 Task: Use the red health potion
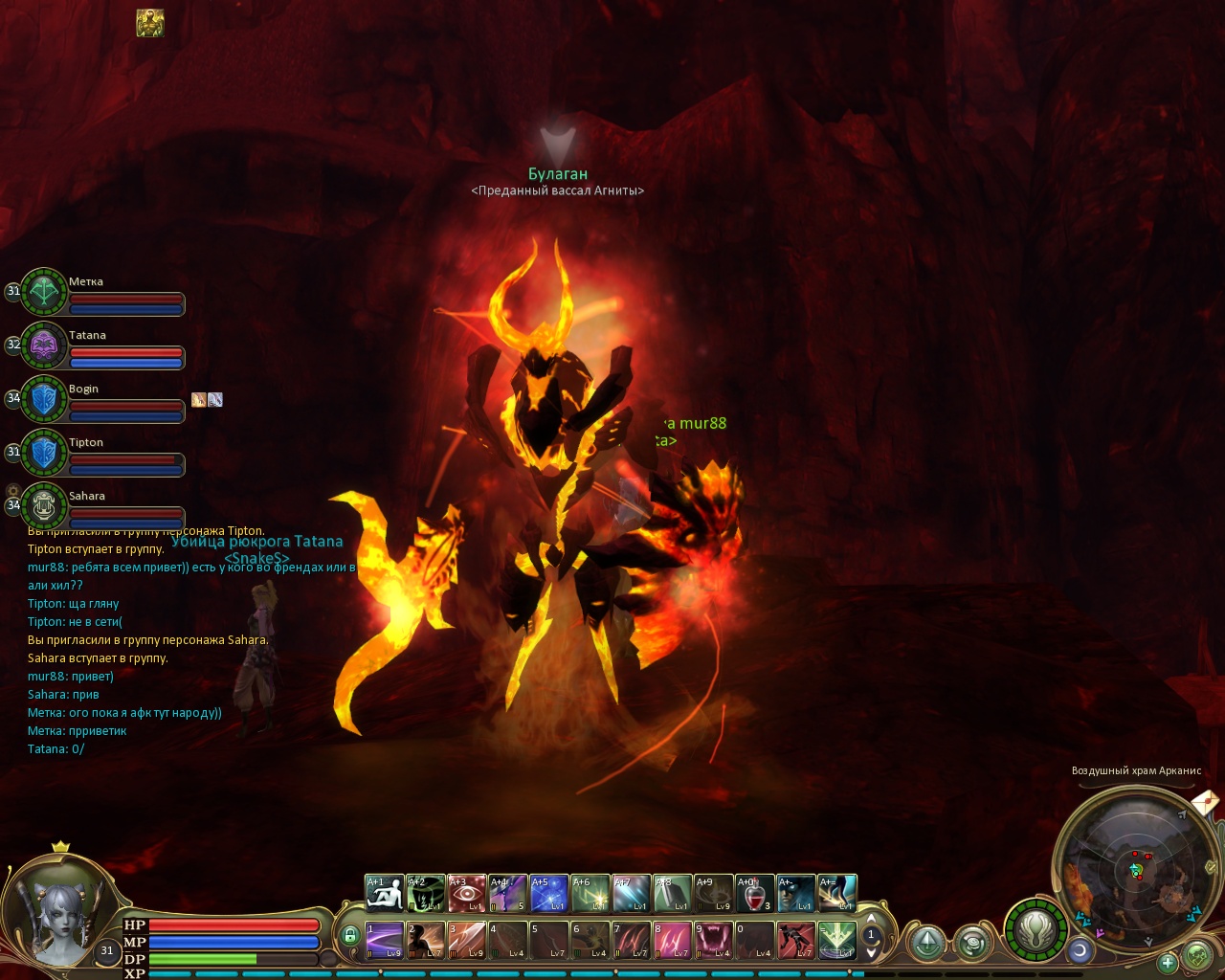pos(754,893)
